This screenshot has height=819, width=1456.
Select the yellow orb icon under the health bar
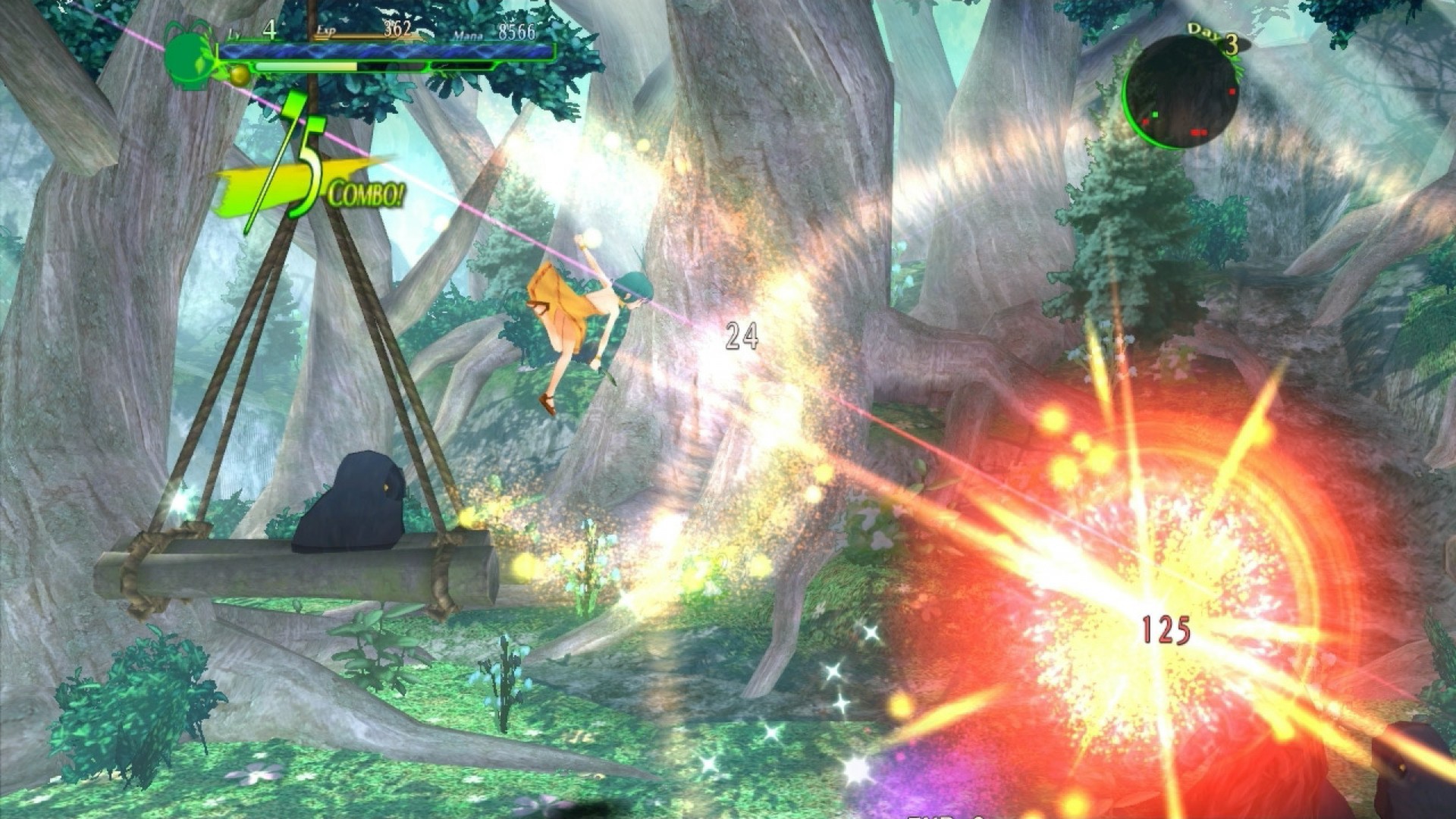[x=239, y=76]
